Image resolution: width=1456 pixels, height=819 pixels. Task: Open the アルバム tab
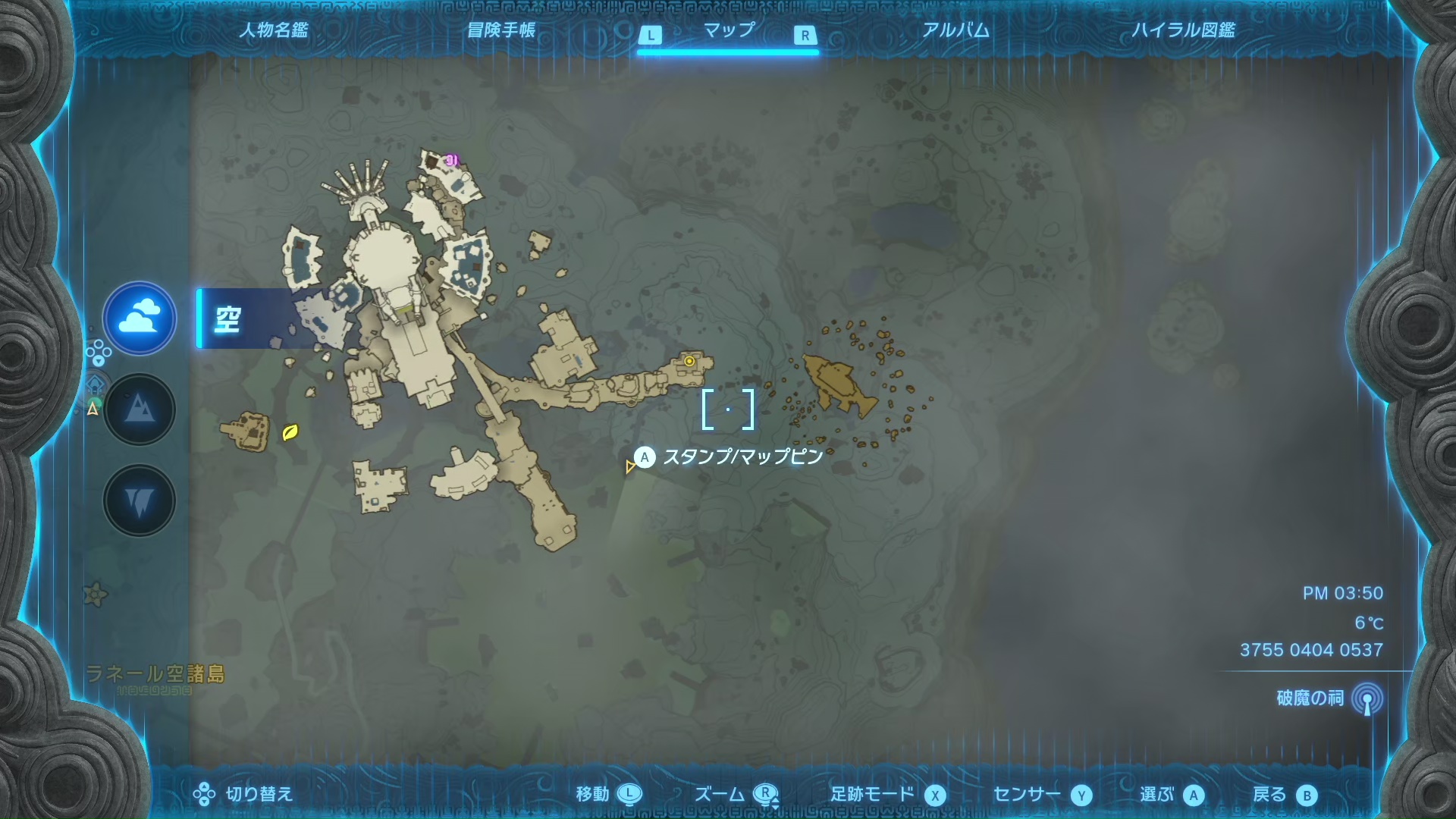[955, 30]
